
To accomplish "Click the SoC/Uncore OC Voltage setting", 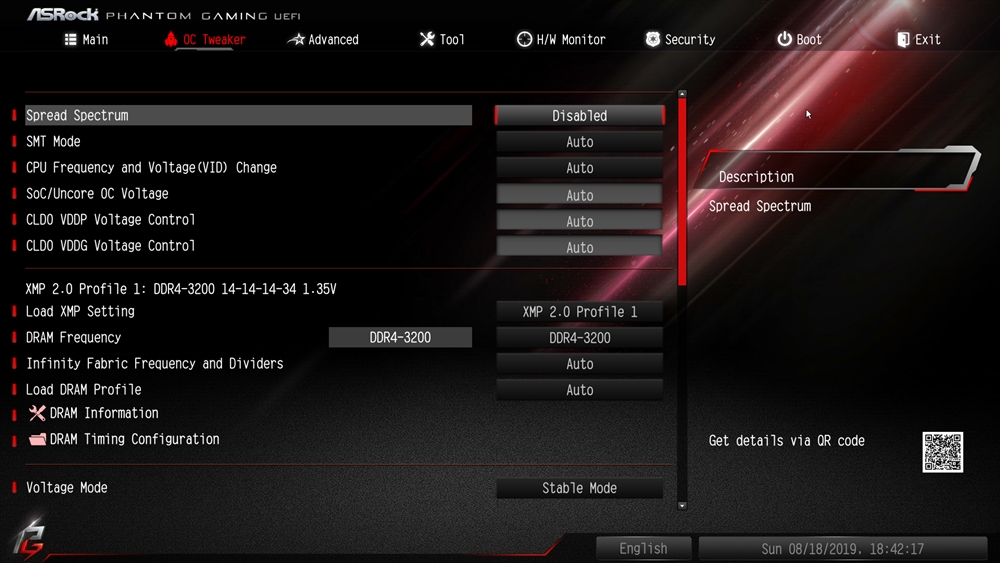I will (x=97, y=194).
